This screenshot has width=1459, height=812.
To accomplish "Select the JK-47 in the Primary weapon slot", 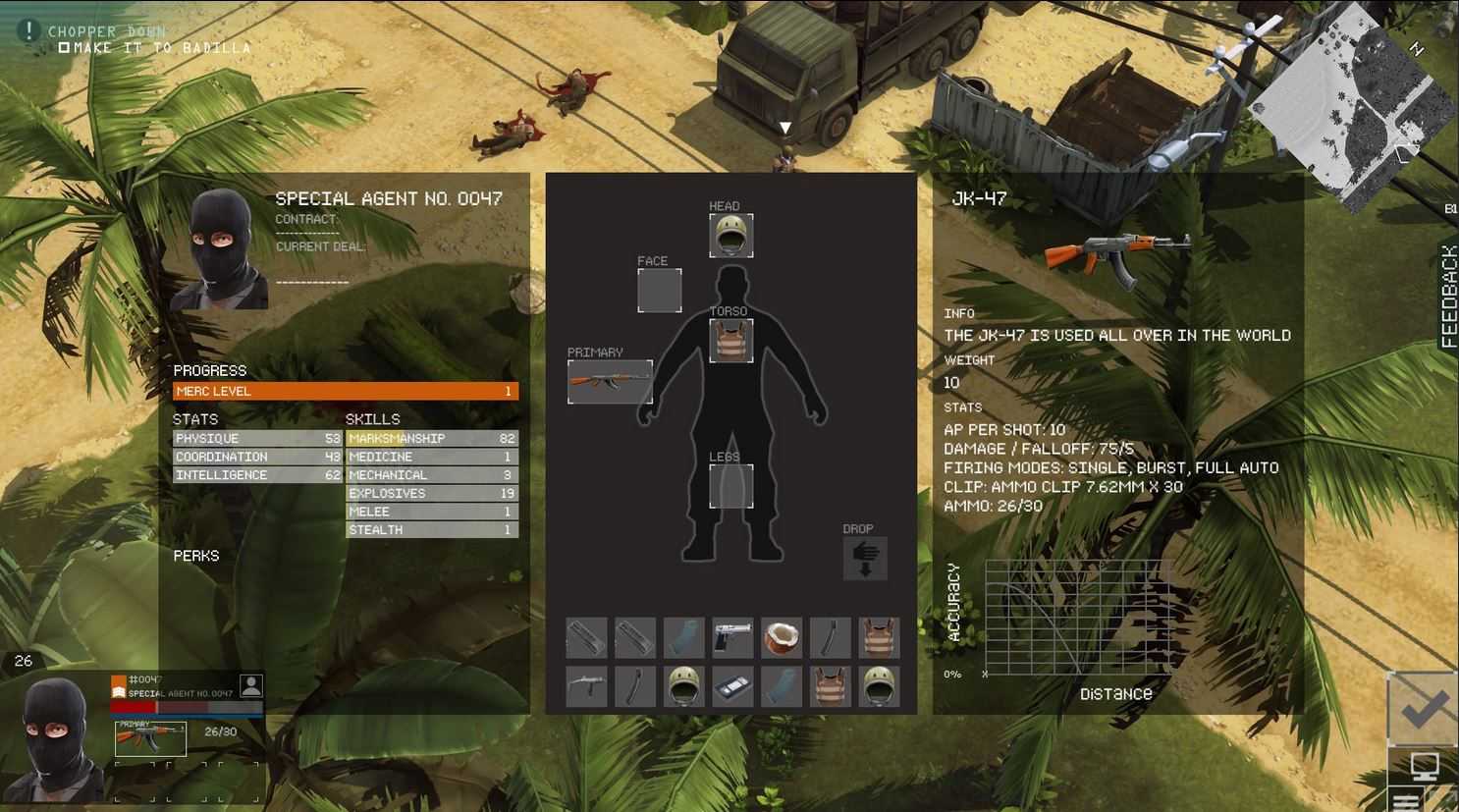I will point(610,382).
